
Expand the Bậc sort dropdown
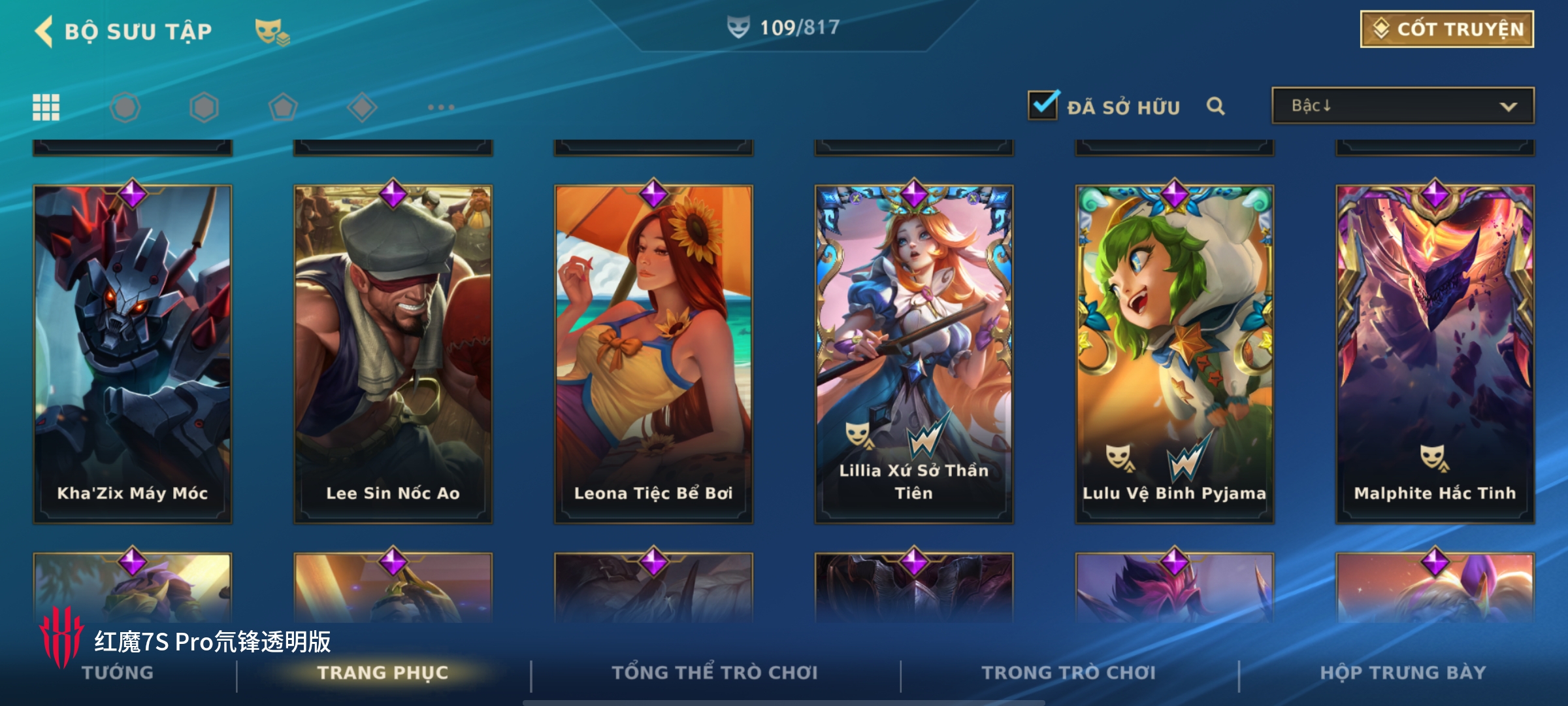1403,106
